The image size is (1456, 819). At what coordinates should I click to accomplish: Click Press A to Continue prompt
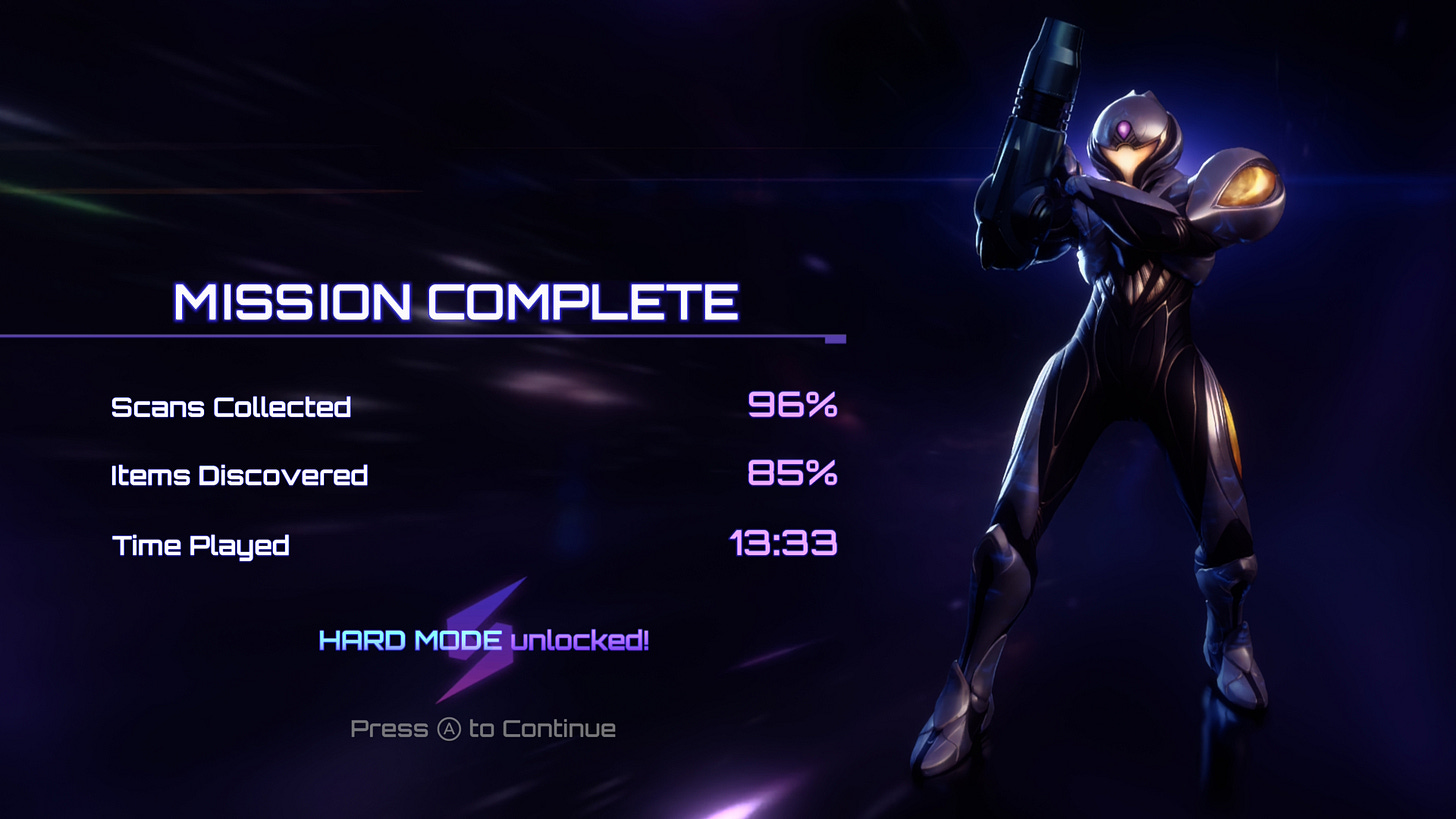483,728
